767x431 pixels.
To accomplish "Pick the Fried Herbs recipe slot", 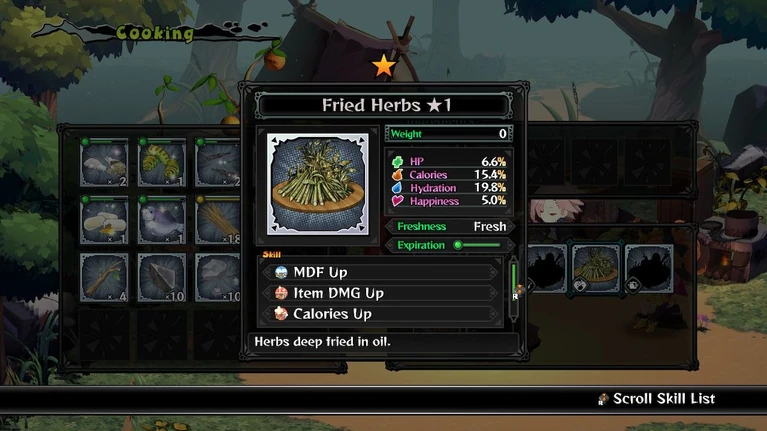I will [596, 268].
